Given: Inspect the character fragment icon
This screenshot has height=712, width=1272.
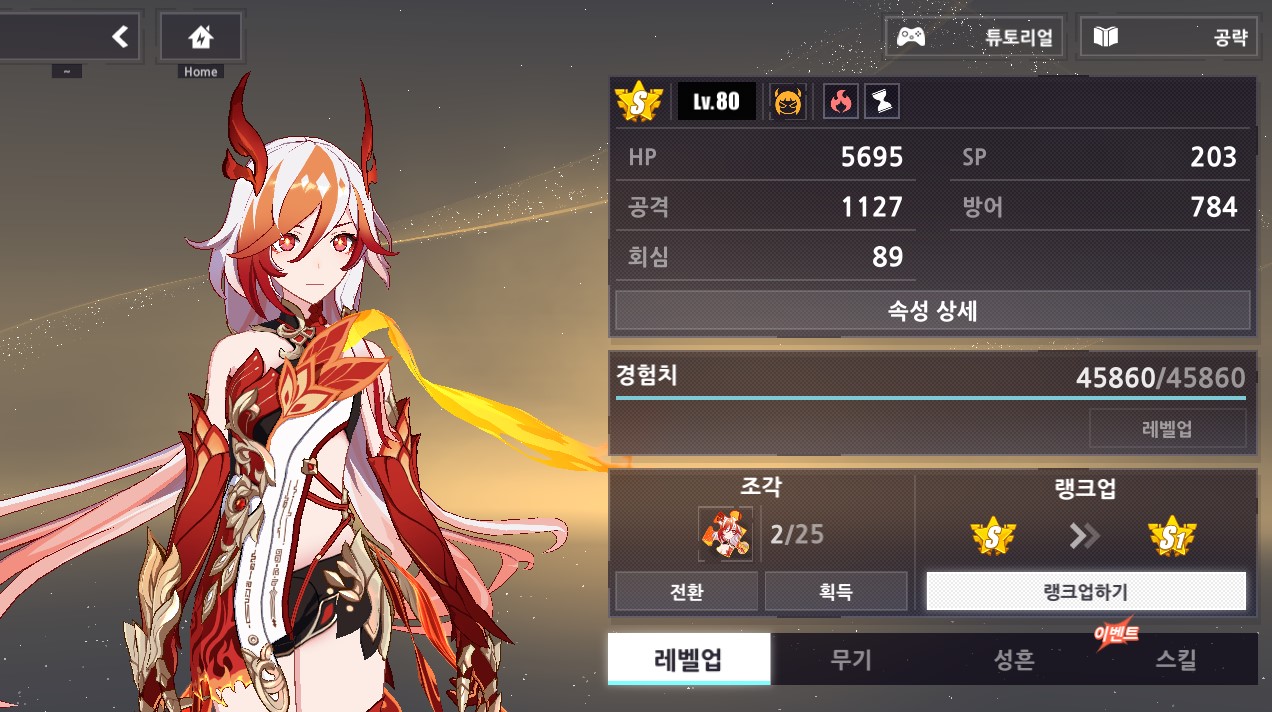Looking at the screenshot, I should 725,534.
